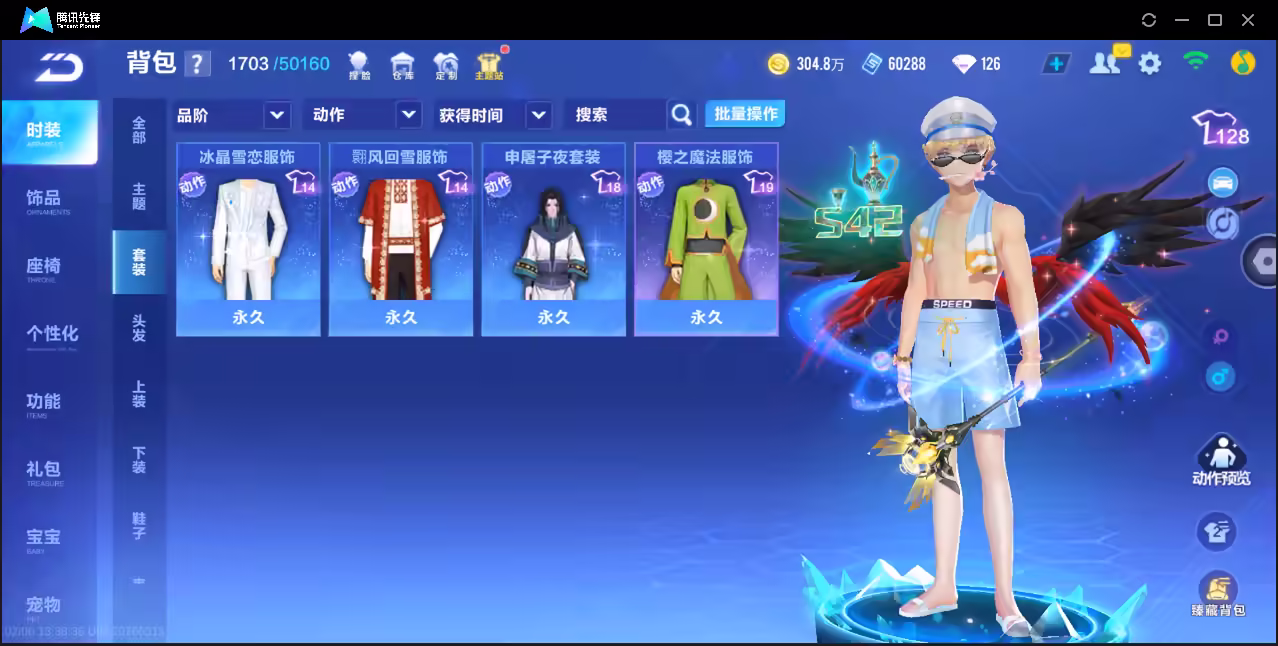This screenshot has width=1278, height=646.
Task: Click the 搜索 search field
Action: pyautogui.click(x=614, y=115)
